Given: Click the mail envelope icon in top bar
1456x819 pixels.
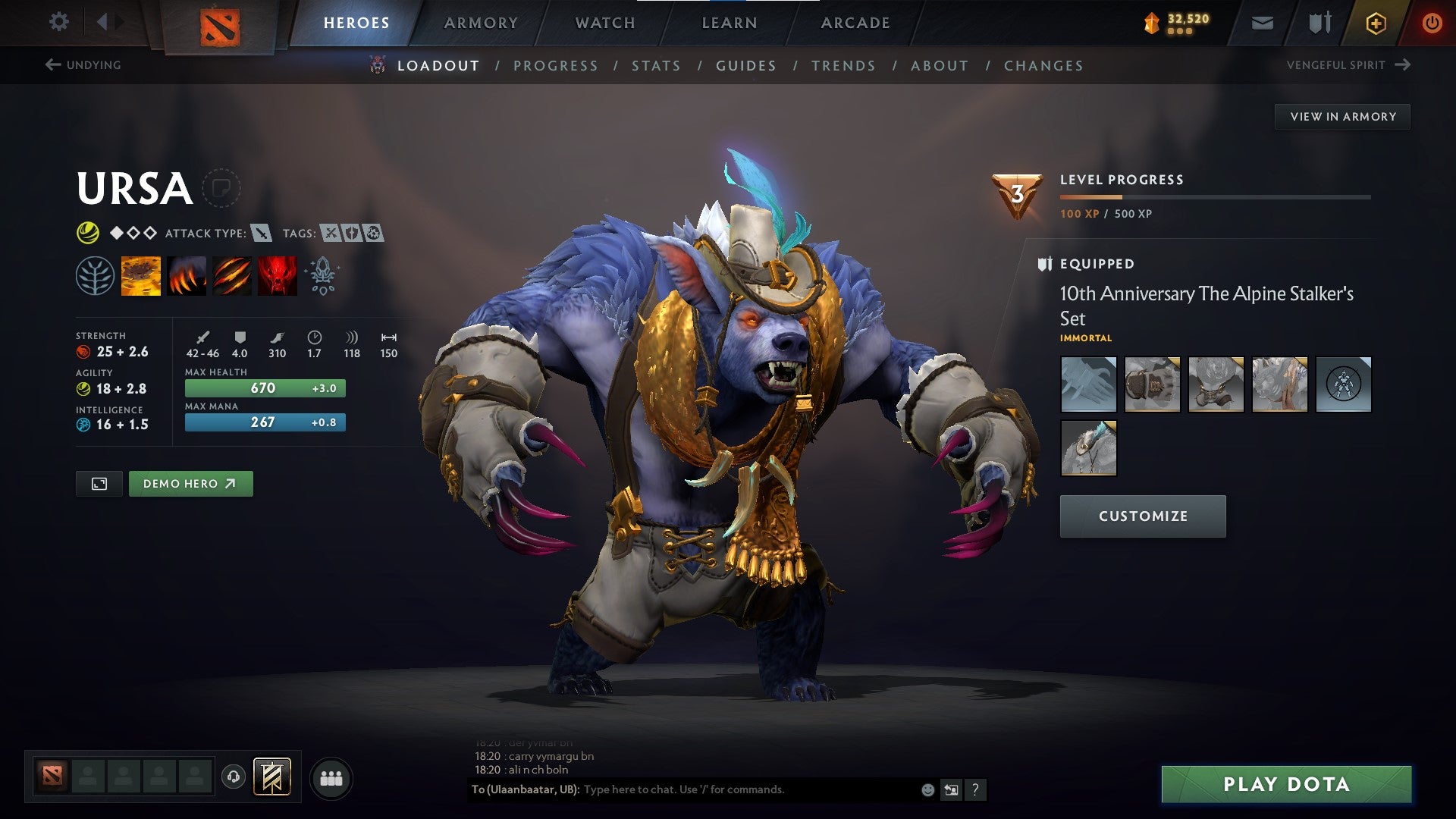Looking at the screenshot, I should tap(1261, 22).
